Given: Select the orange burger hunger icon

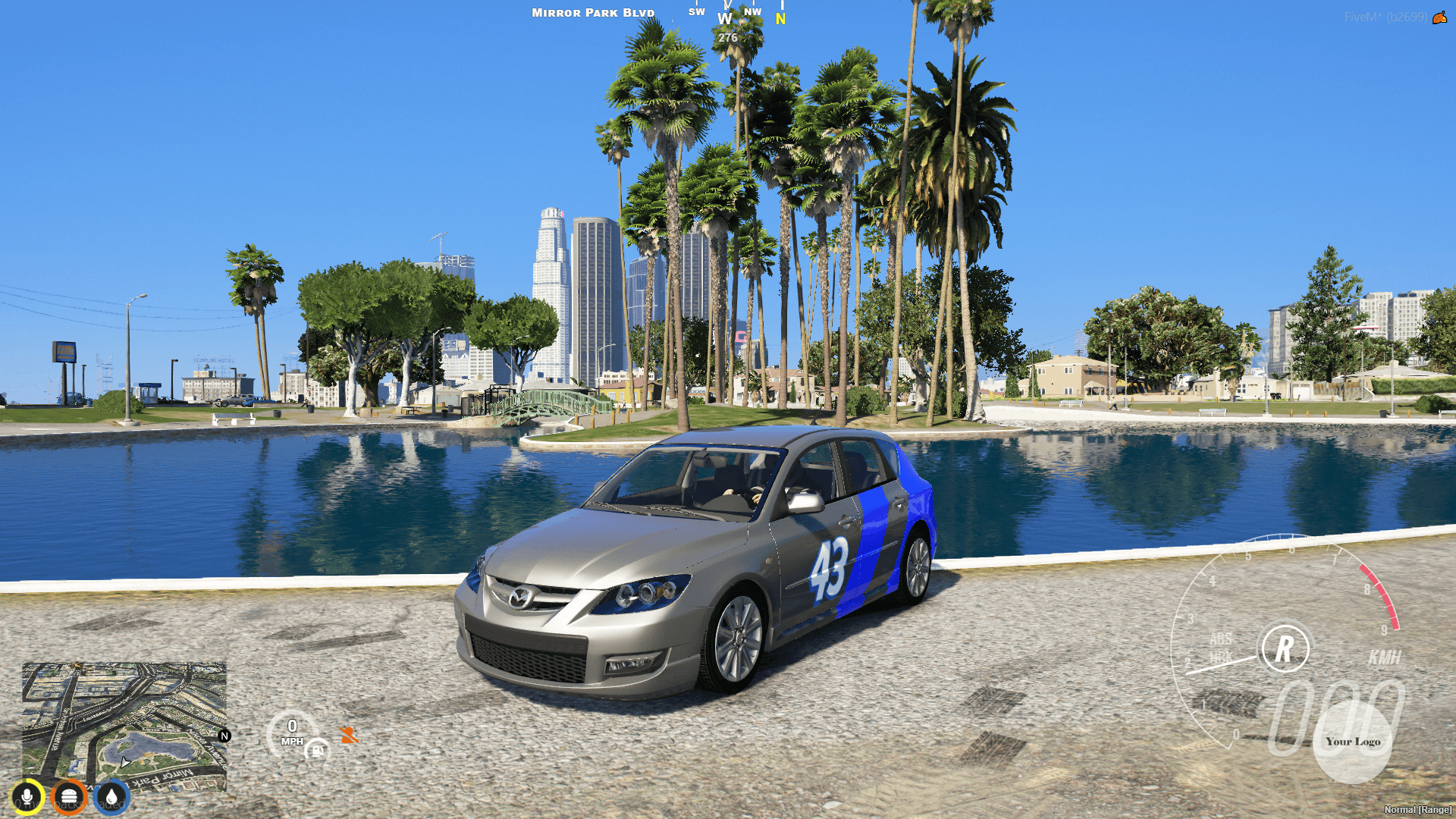Looking at the screenshot, I should tap(69, 795).
